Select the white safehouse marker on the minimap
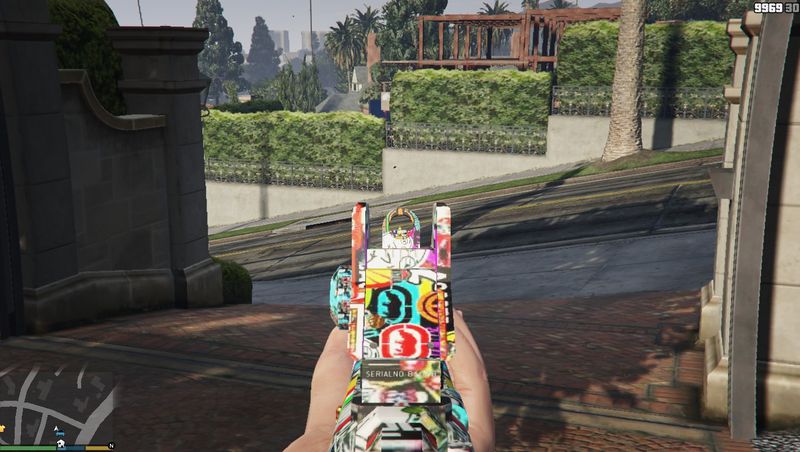800x452 pixels. pos(60,442)
